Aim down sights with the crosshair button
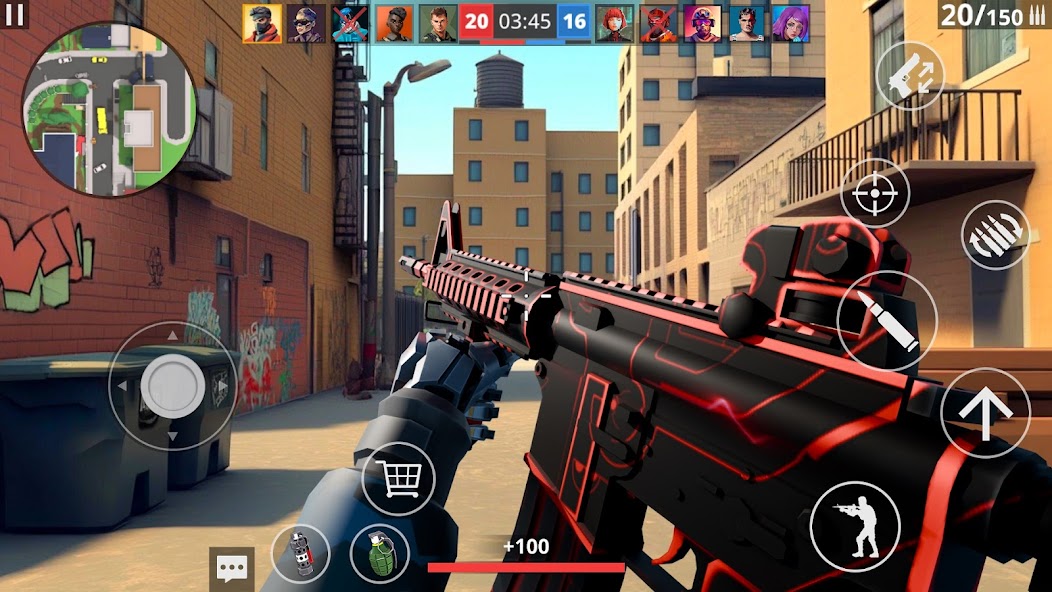 click(x=875, y=192)
